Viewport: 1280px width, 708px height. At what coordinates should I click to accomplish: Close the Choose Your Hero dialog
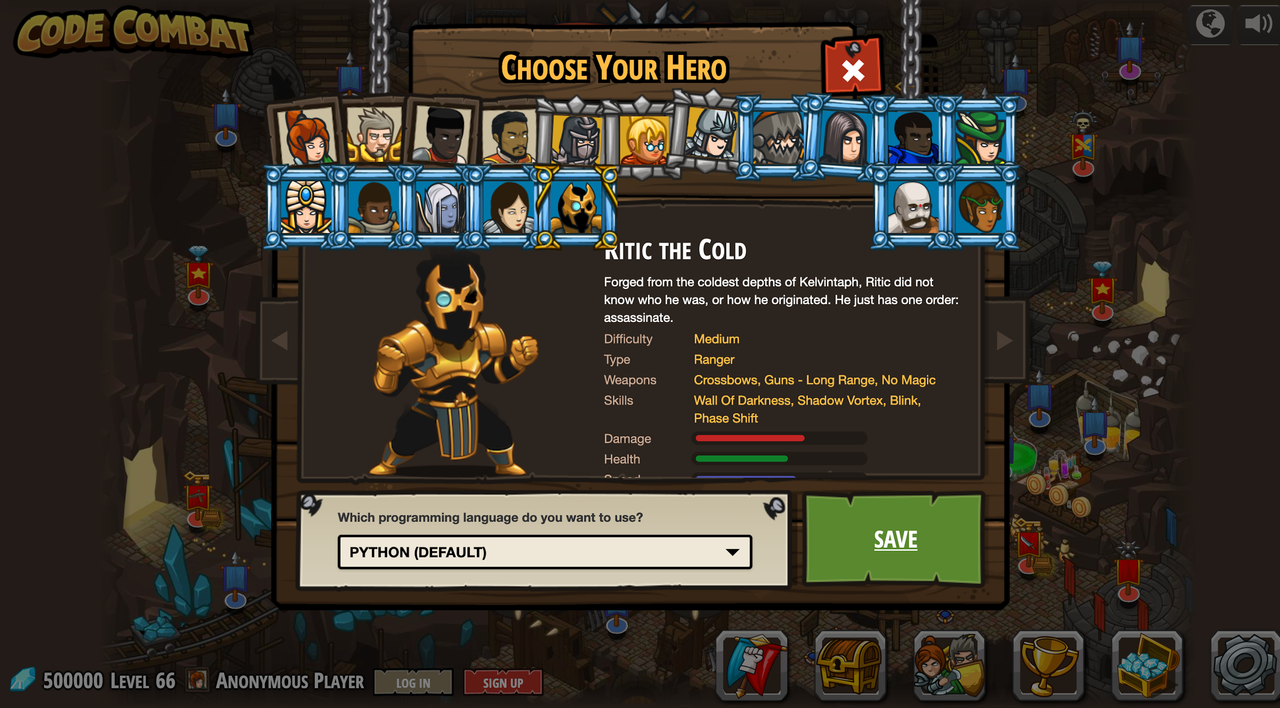point(852,70)
